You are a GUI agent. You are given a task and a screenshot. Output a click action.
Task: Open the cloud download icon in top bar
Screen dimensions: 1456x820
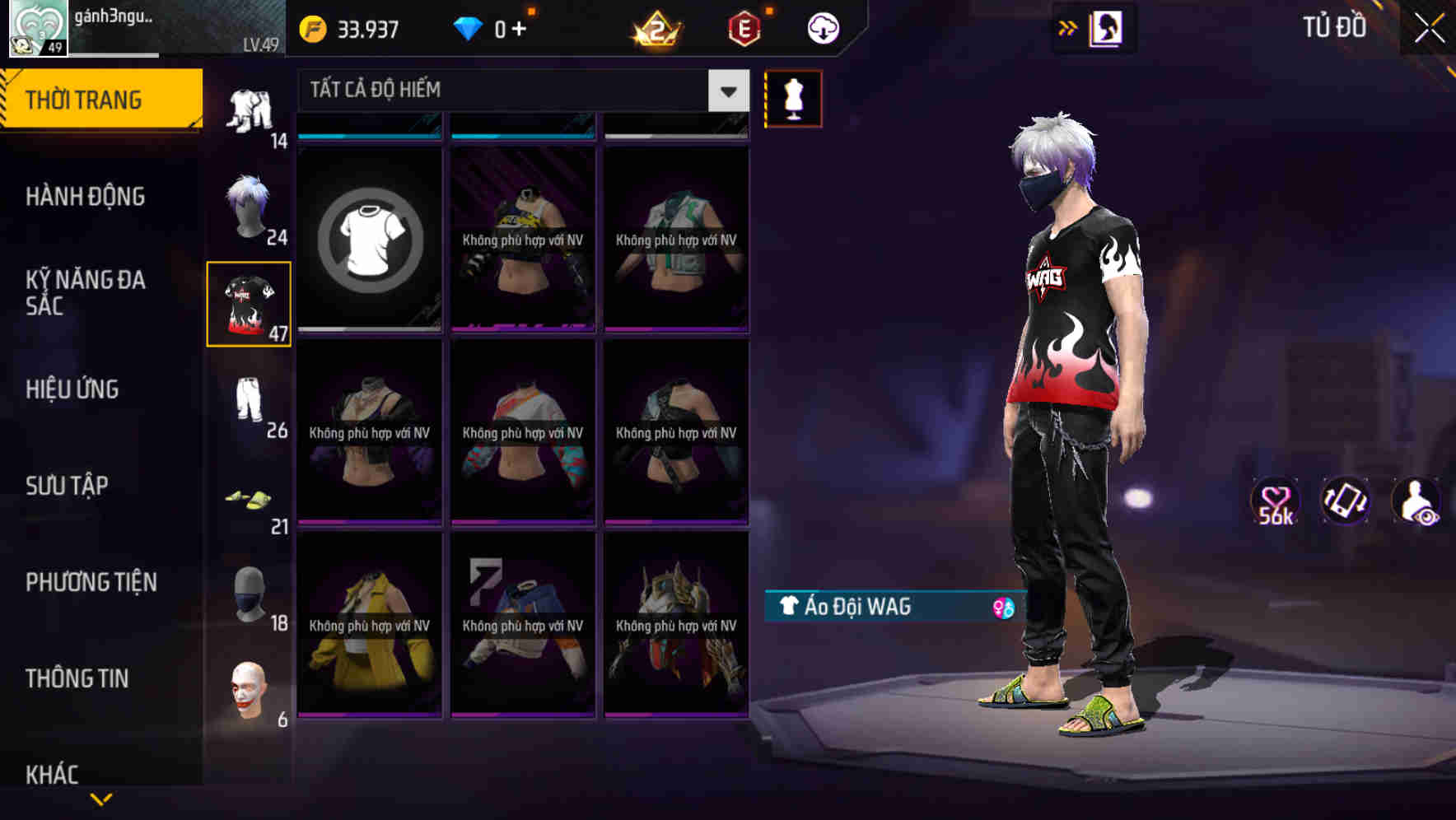822,27
